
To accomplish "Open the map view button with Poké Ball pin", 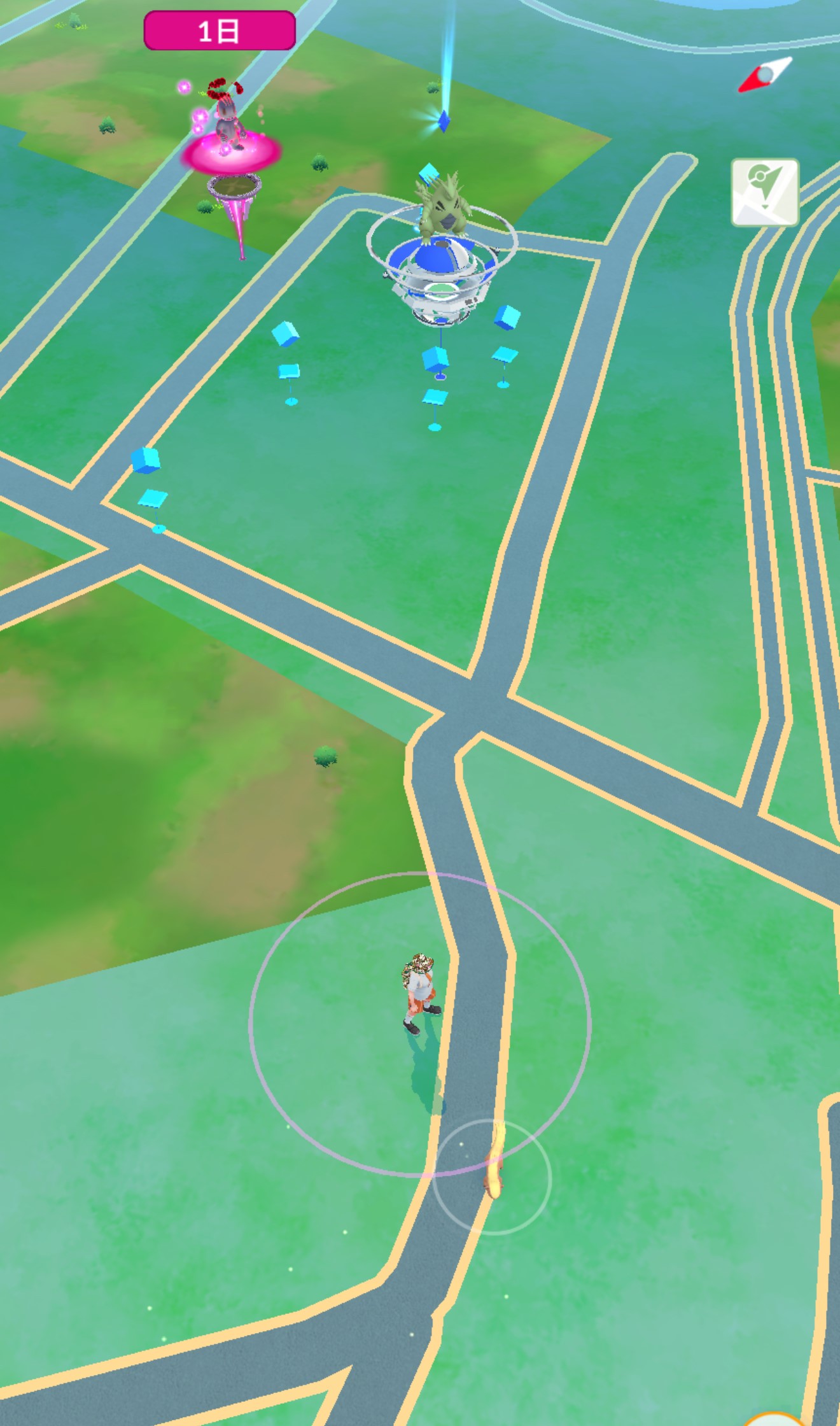I will (x=764, y=192).
